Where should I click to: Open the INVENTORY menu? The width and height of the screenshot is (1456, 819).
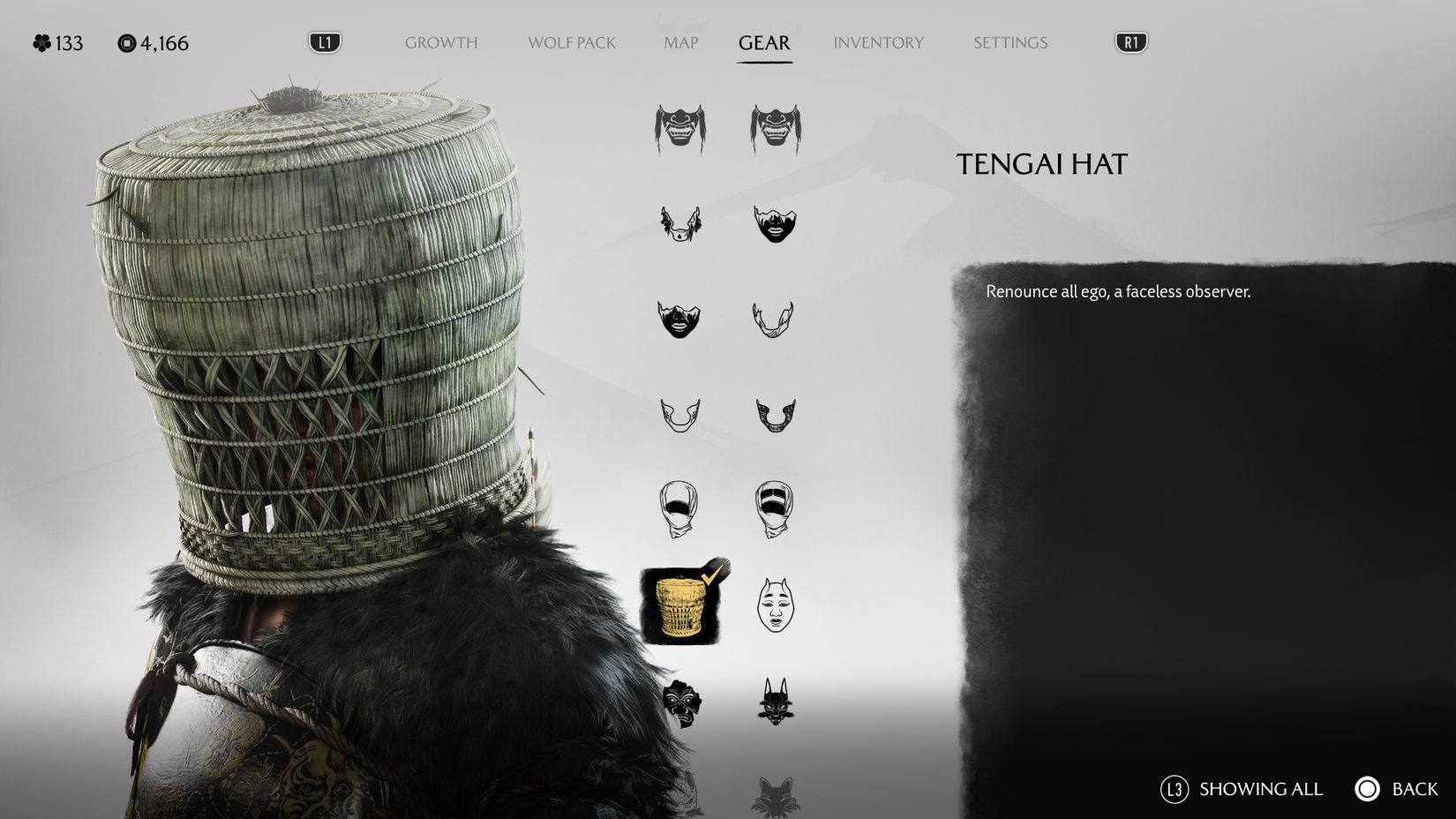pos(879,42)
